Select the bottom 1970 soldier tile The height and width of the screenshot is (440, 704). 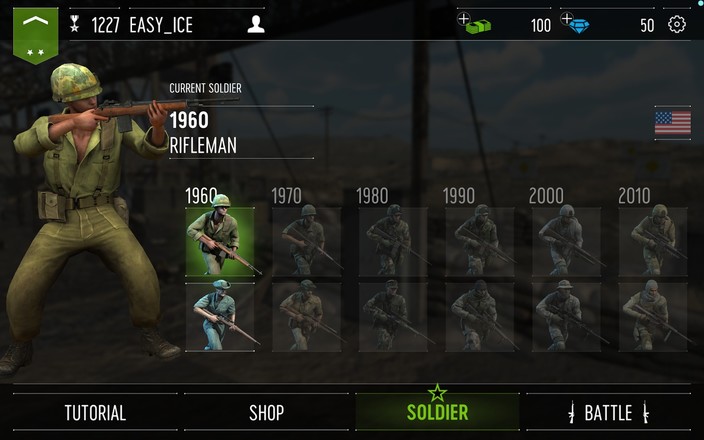[306, 316]
